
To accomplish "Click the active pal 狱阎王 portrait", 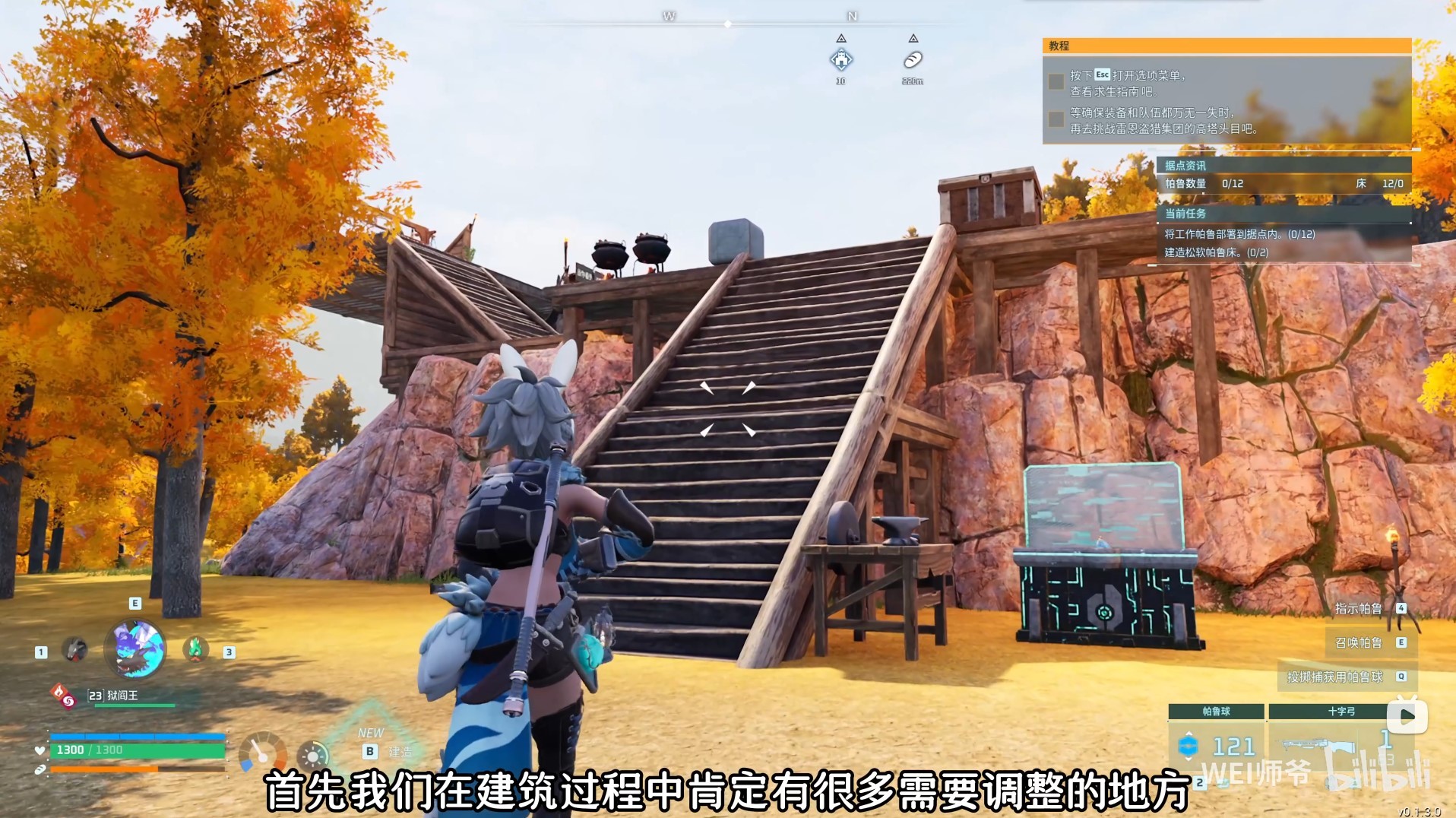I will pos(134,650).
